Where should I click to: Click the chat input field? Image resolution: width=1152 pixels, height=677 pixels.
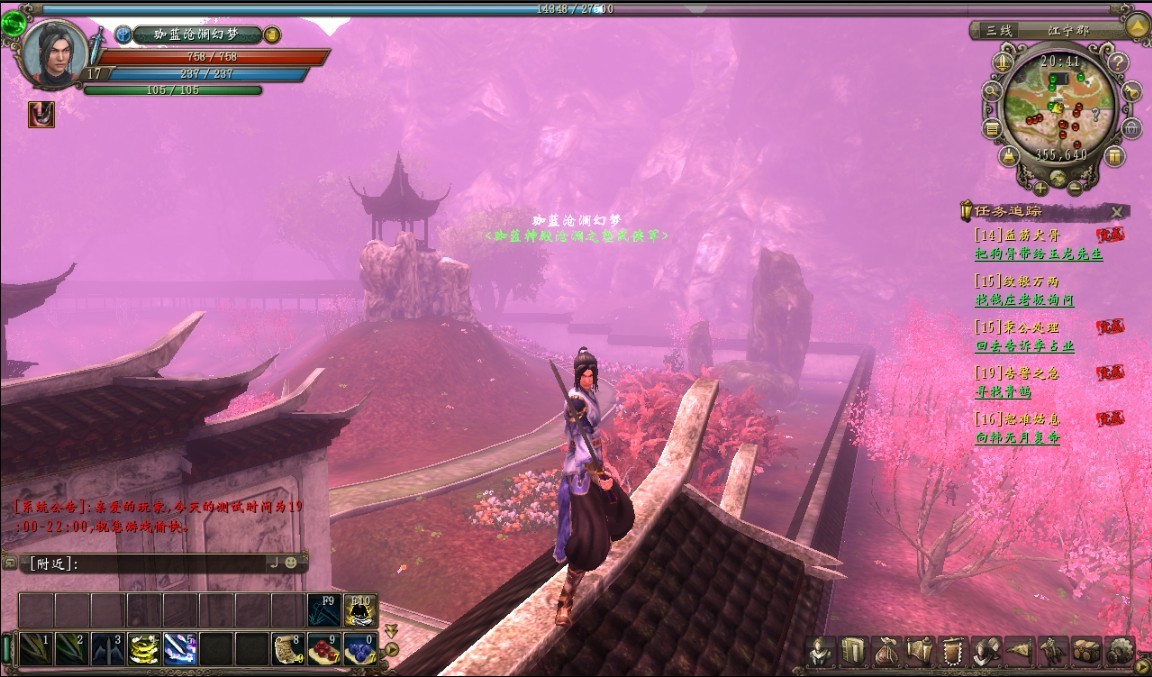point(150,564)
